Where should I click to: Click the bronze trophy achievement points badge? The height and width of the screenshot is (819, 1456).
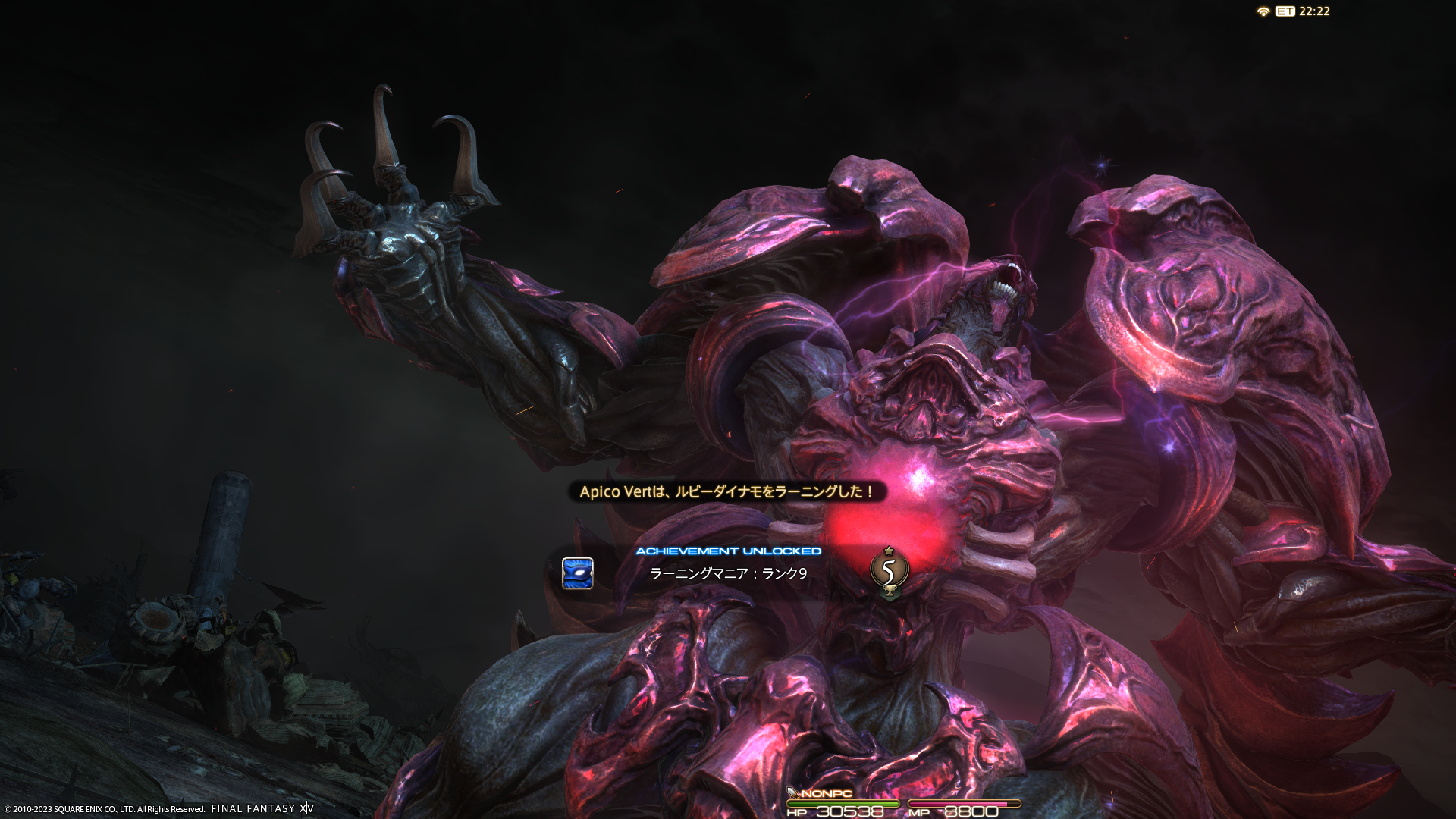tap(889, 570)
